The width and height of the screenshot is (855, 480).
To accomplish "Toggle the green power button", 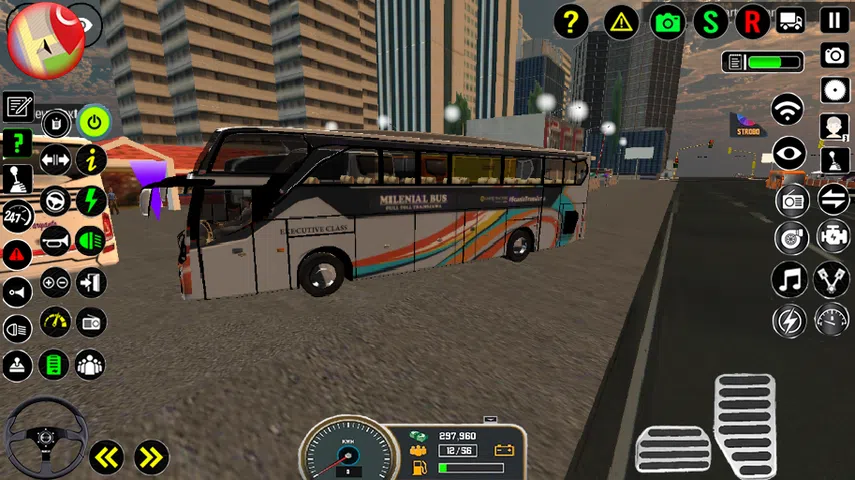I will click(x=94, y=123).
